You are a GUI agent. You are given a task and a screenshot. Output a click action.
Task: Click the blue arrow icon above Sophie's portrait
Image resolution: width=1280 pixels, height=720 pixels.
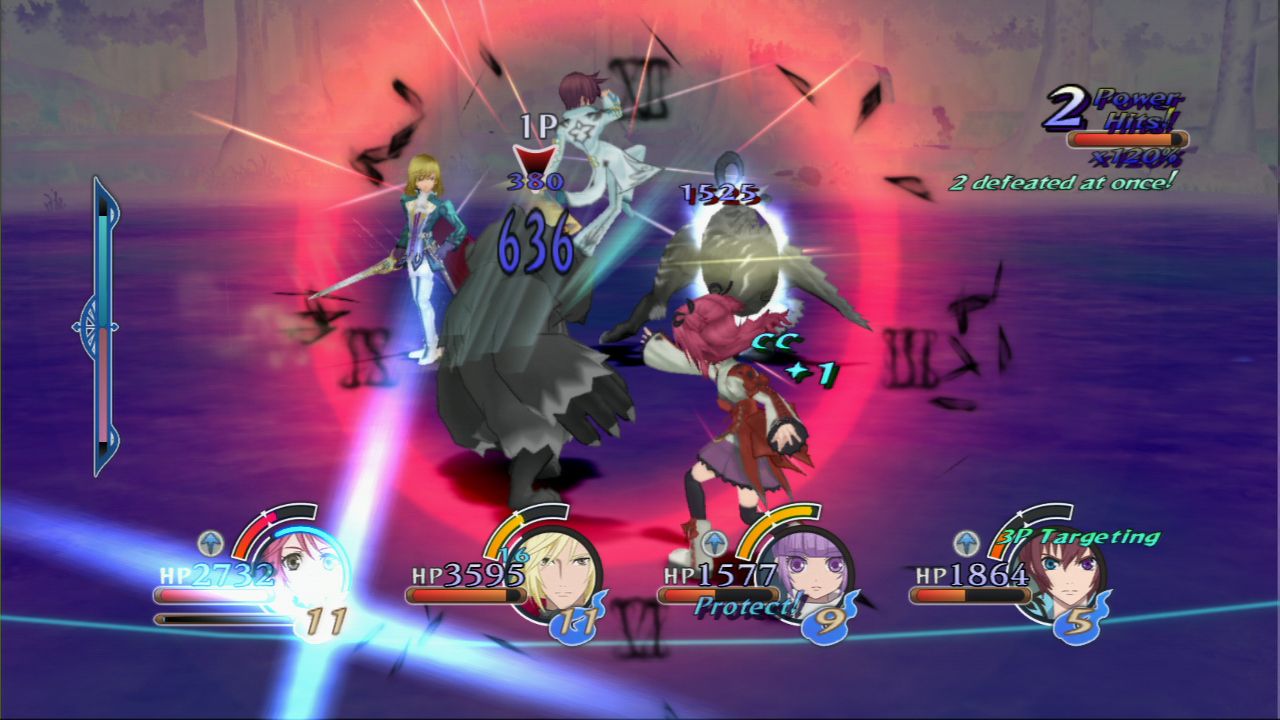pyautogui.click(x=716, y=542)
